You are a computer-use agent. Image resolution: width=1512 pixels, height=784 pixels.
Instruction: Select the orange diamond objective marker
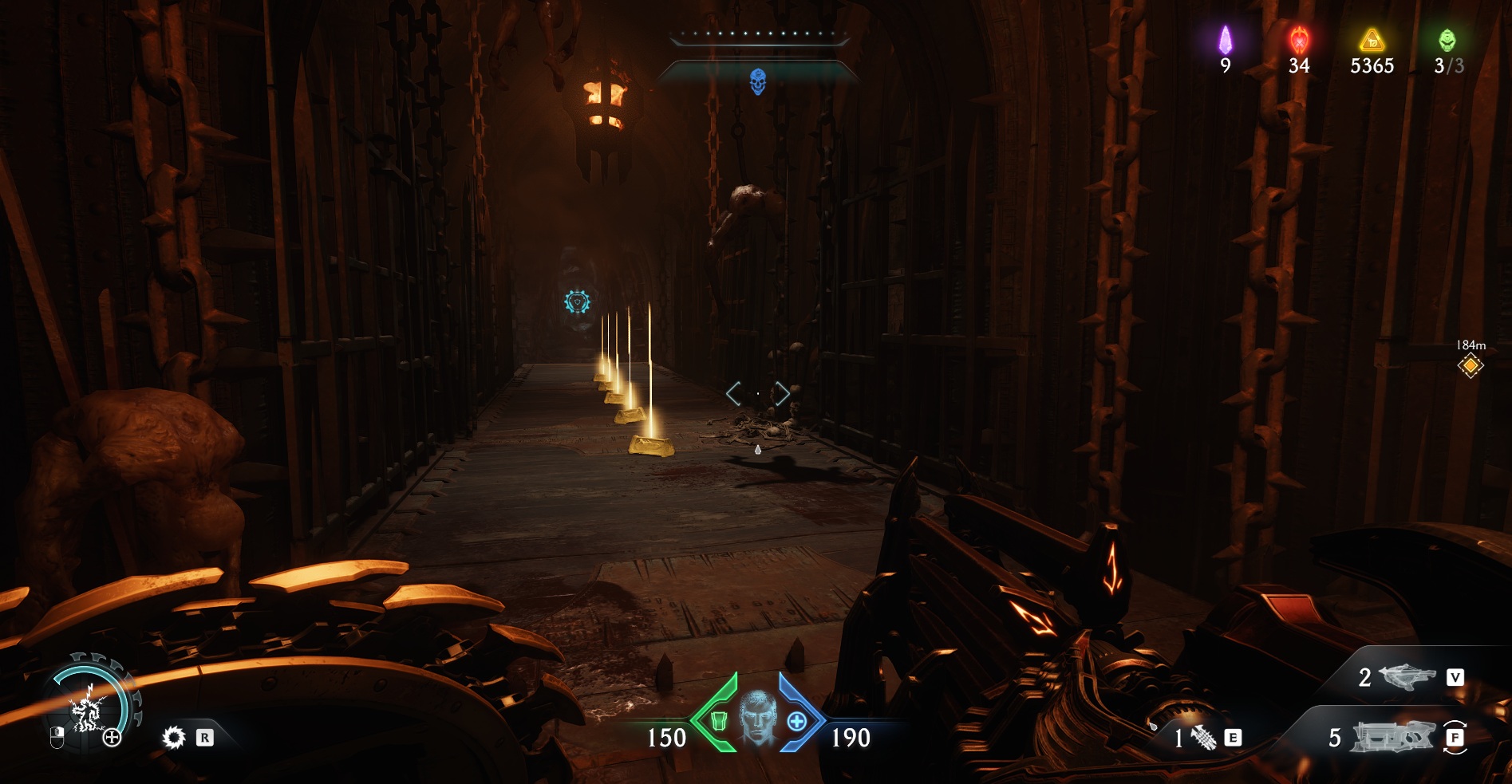(x=1470, y=366)
